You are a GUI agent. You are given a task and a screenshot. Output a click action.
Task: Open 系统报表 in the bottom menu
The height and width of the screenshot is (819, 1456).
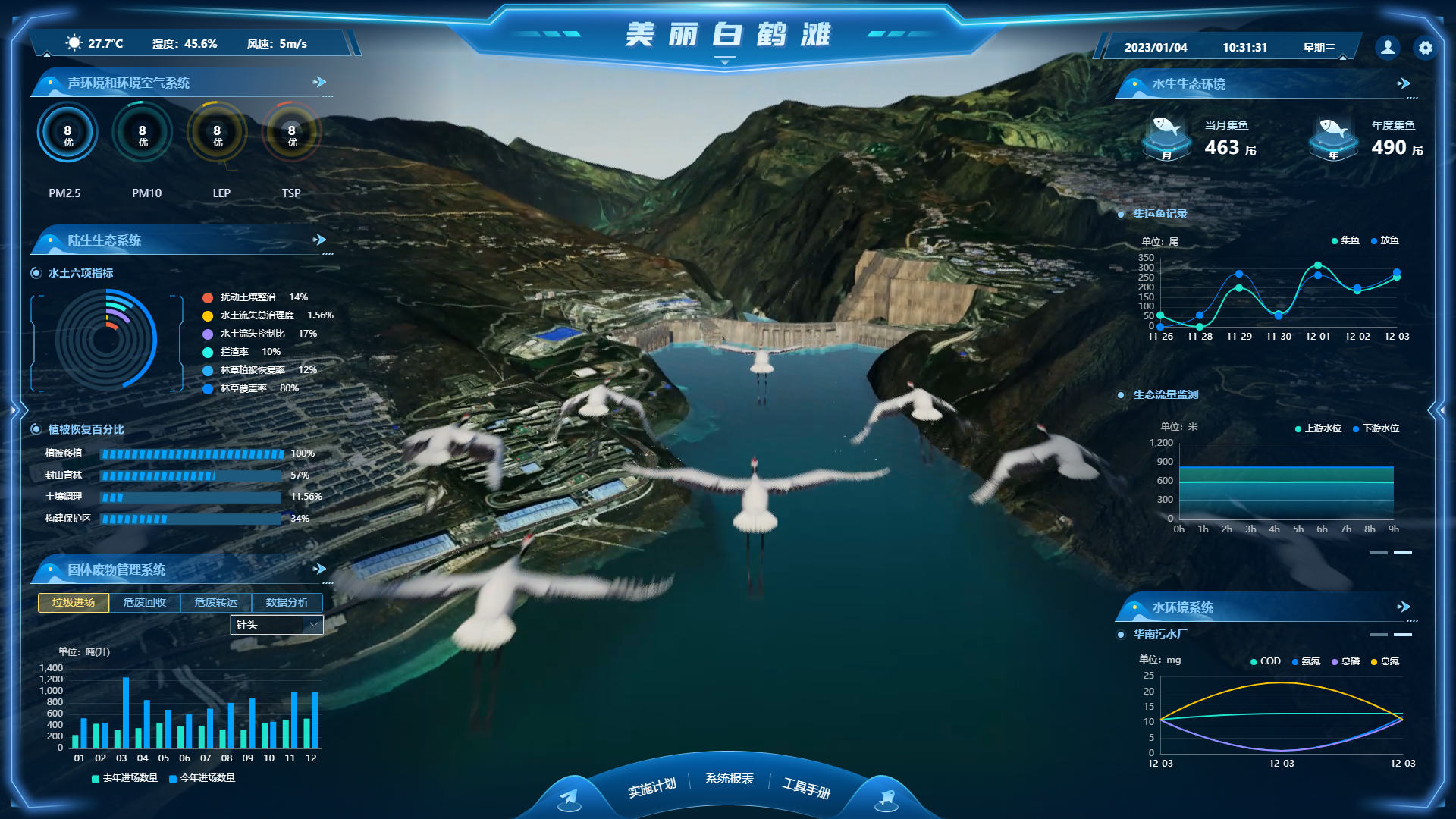coord(730,779)
